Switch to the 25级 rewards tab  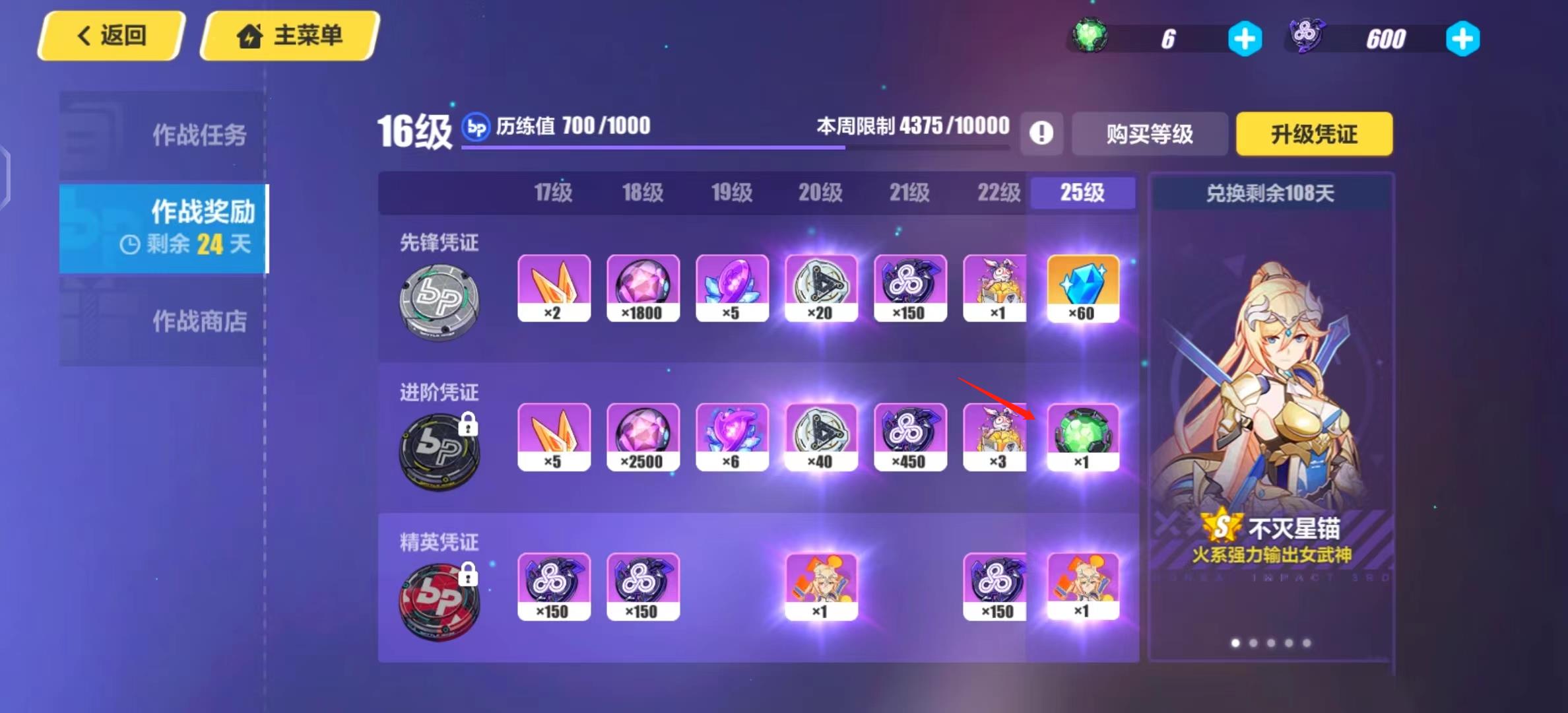coord(1082,193)
